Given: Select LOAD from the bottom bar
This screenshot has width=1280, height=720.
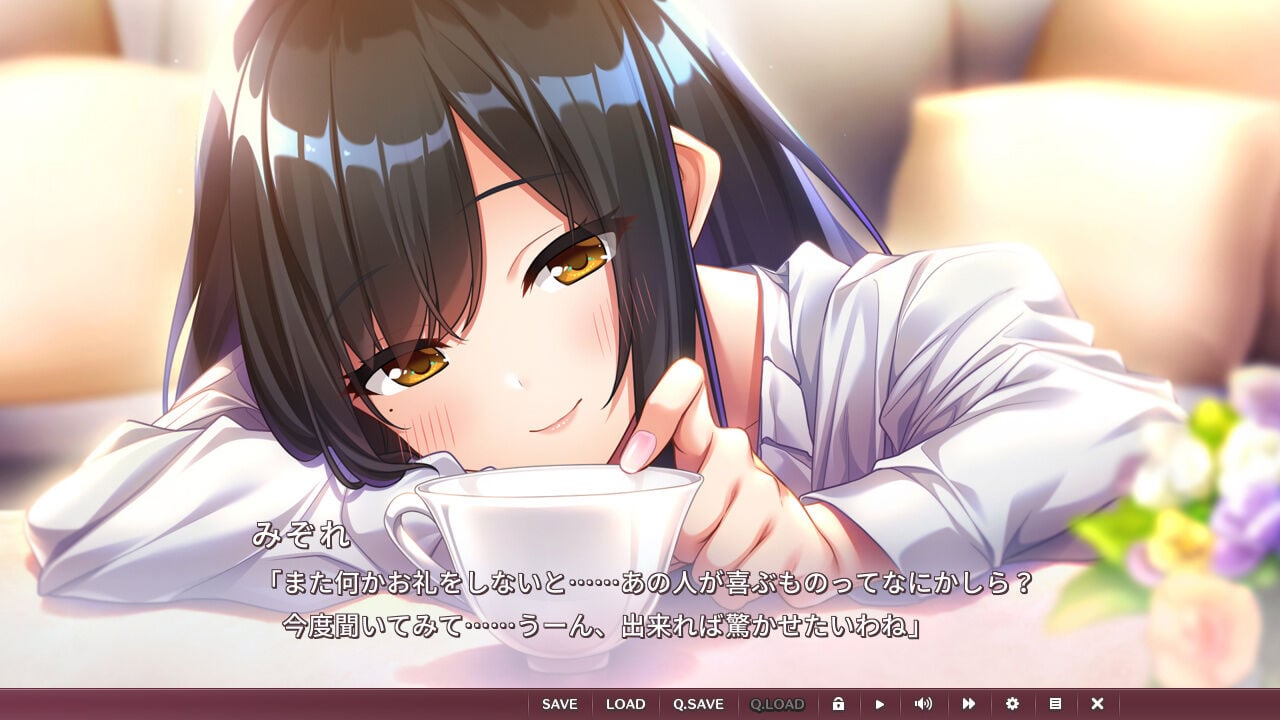Looking at the screenshot, I should pyautogui.click(x=625, y=703).
